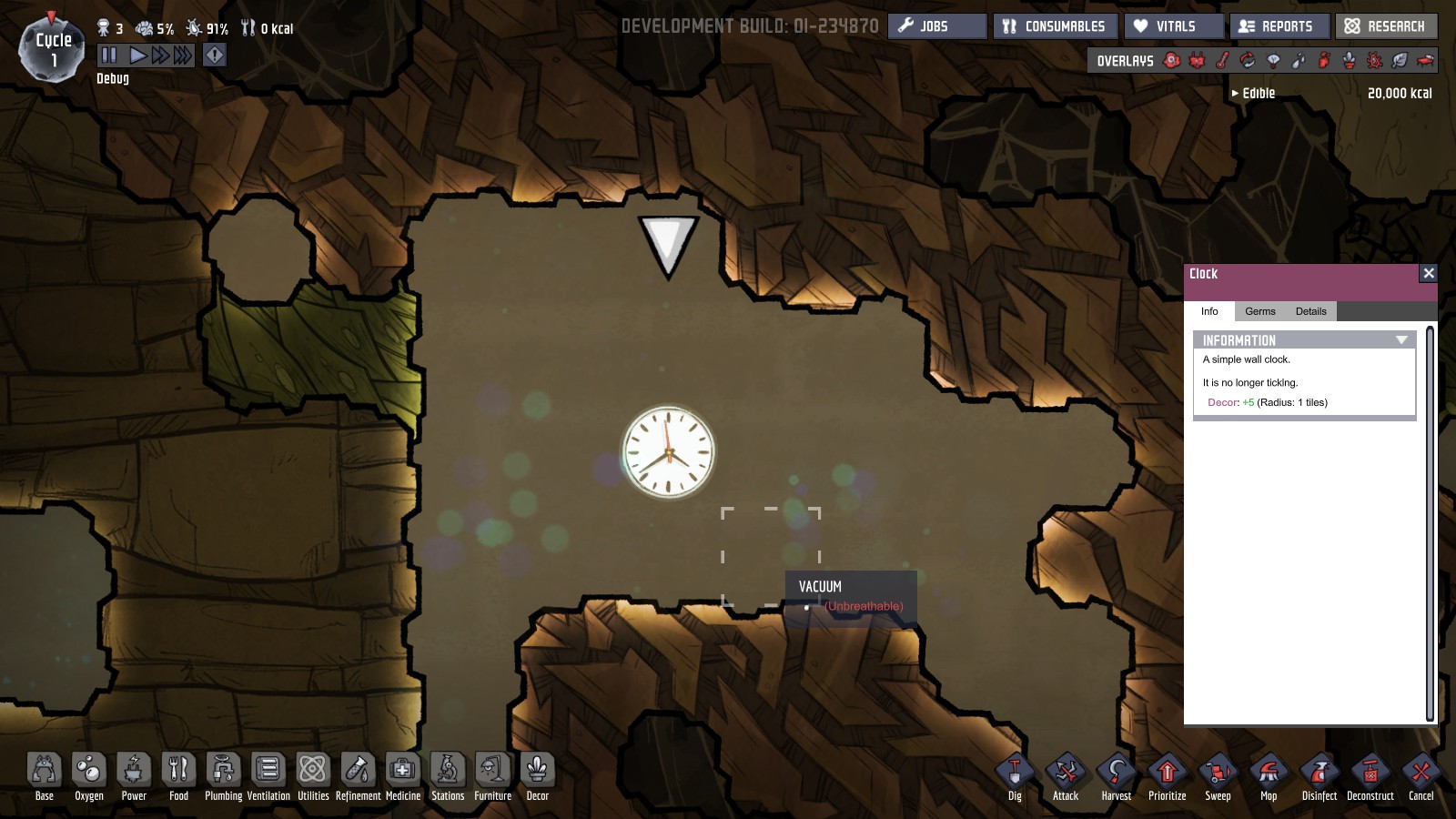Set game speed to fastest
This screenshot has height=819, width=1456.
coord(183,56)
